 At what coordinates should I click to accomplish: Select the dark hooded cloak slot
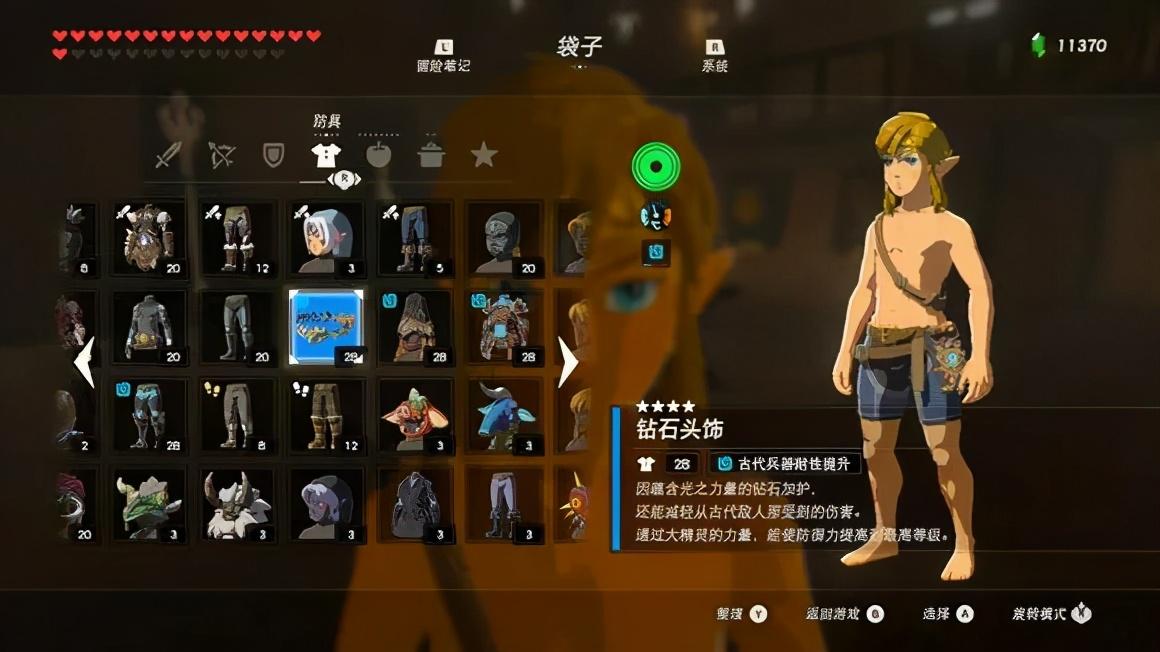(415, 504)
